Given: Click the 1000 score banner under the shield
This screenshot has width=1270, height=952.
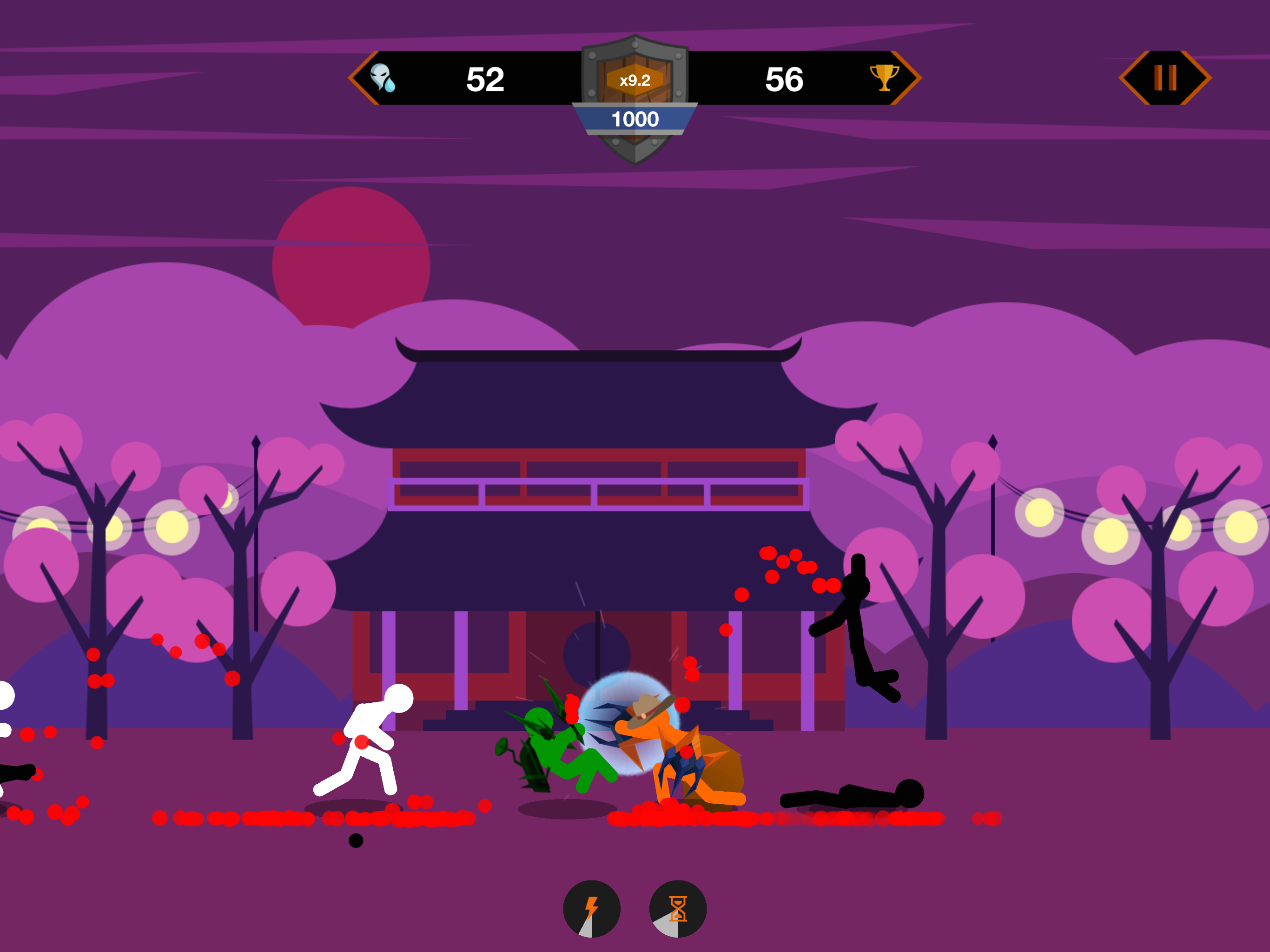Looking at the screenshot, I should tap(635, 119).
